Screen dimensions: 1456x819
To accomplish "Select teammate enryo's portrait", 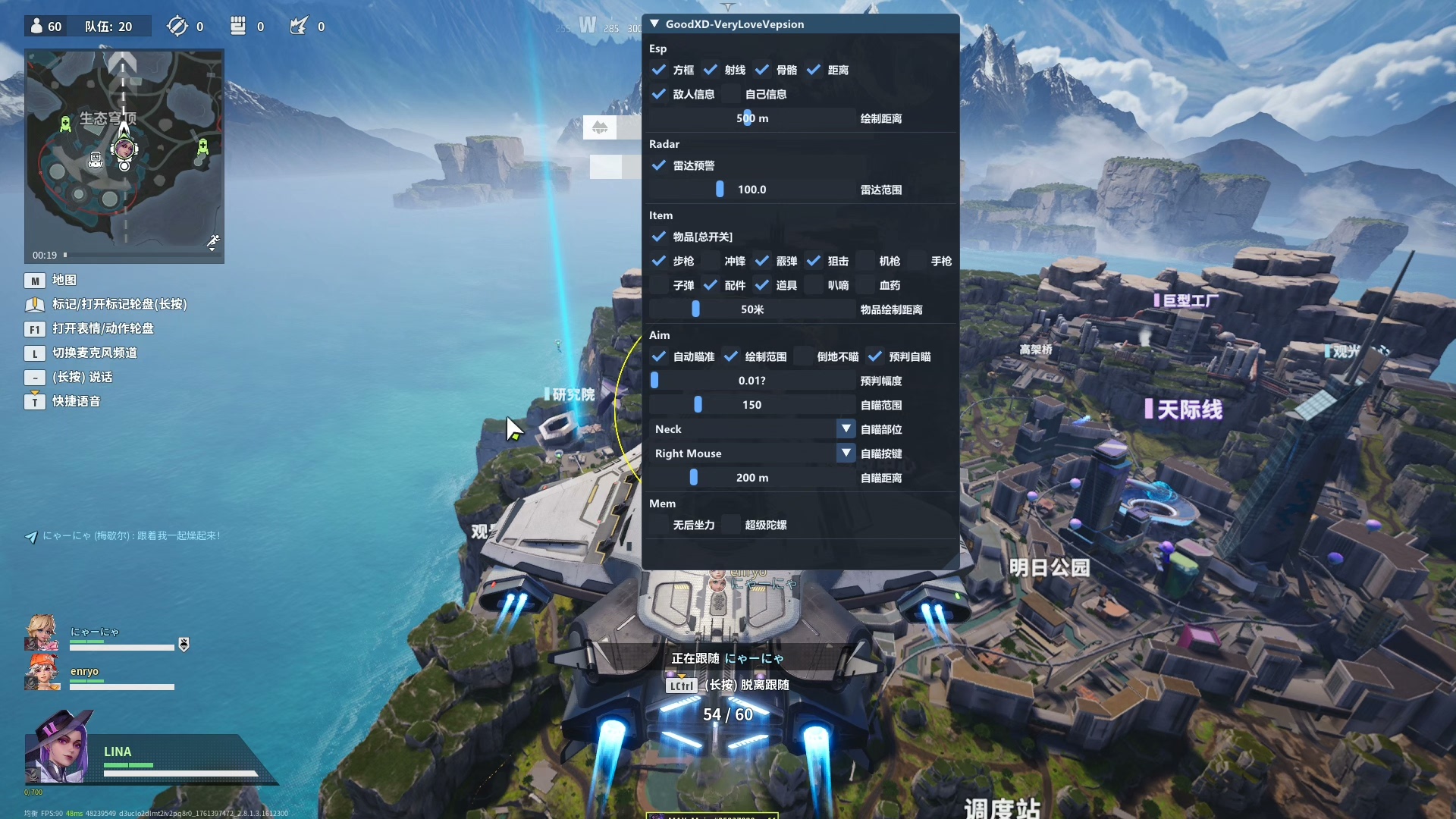I will pos(42,672).
